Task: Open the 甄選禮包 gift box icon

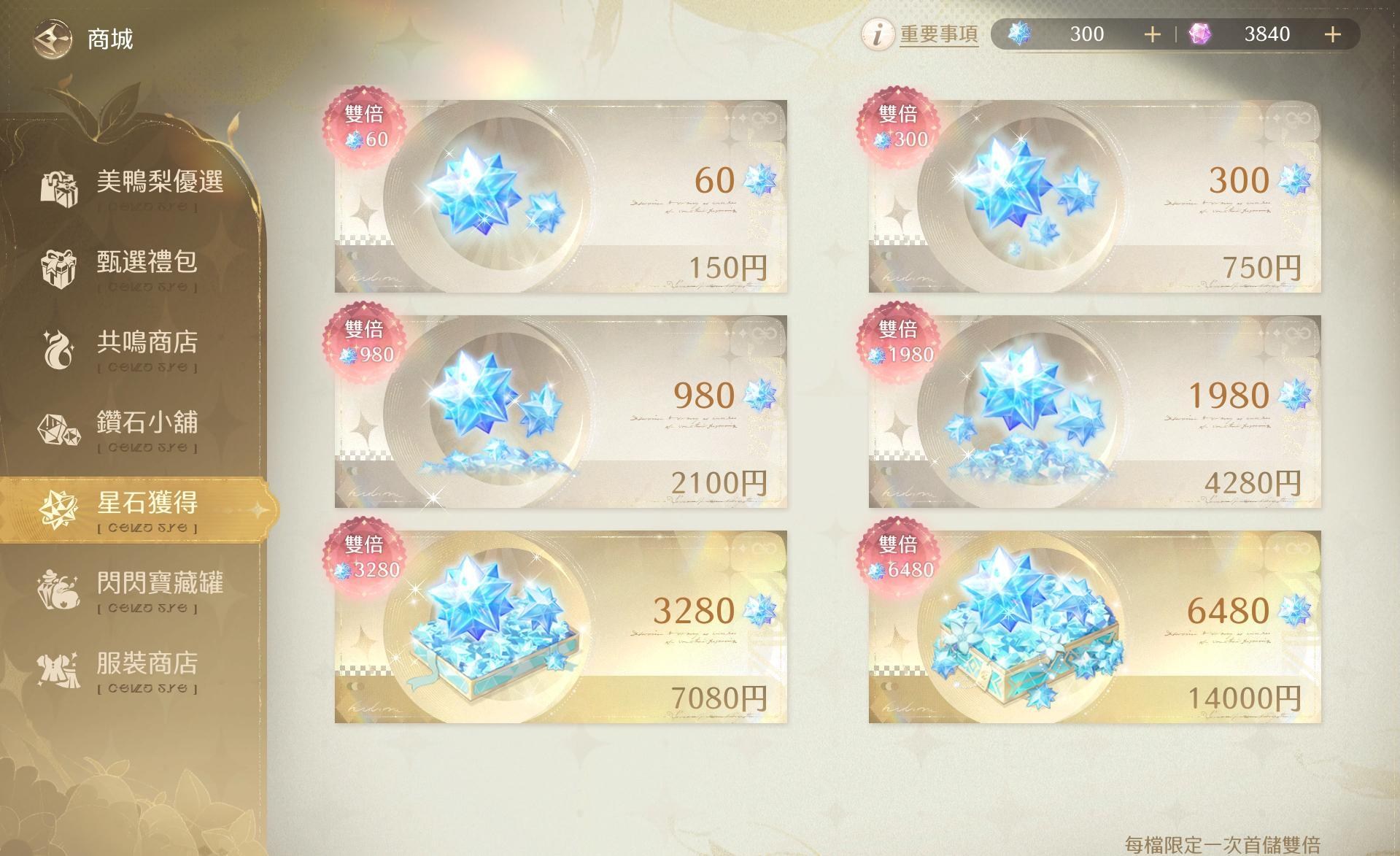Action: (58, 267)
